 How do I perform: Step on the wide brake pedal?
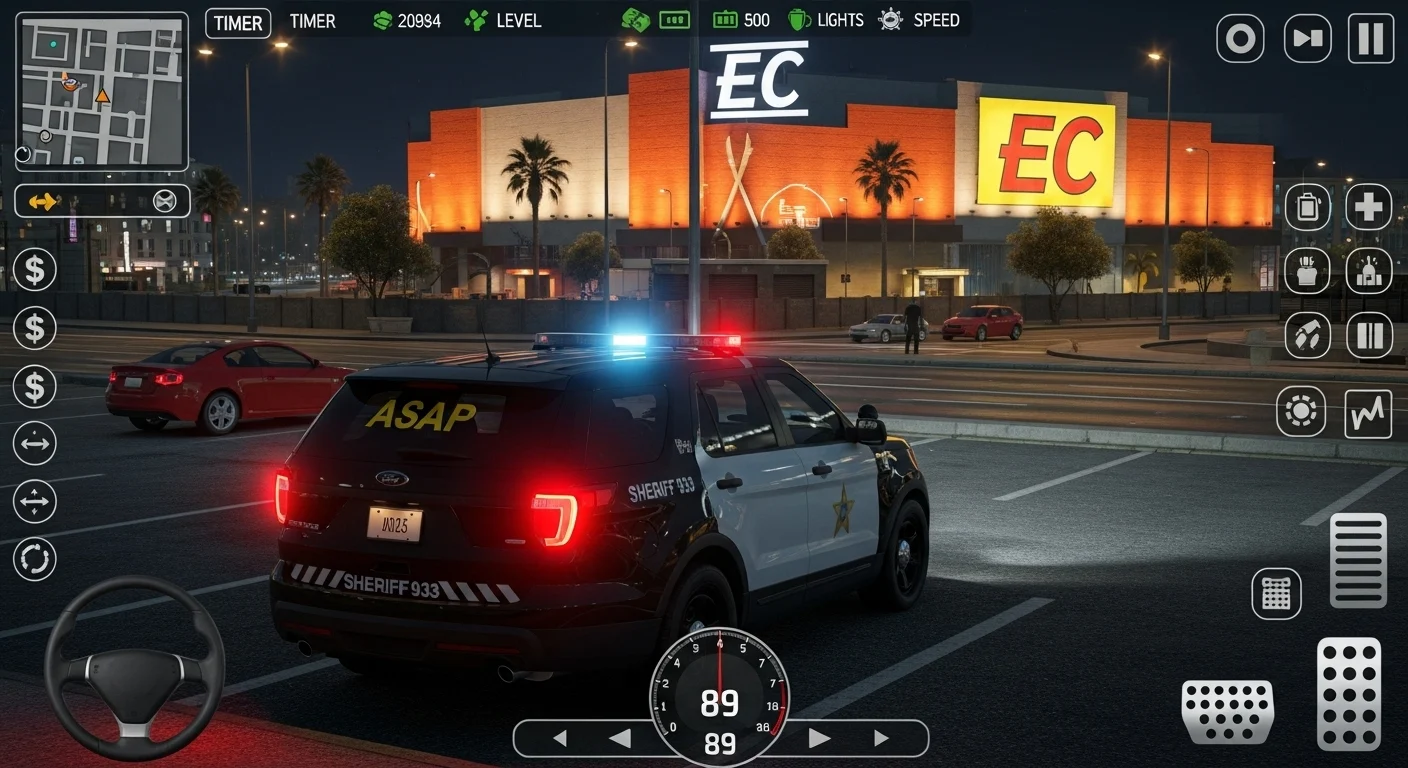(x=1227, y=711)
